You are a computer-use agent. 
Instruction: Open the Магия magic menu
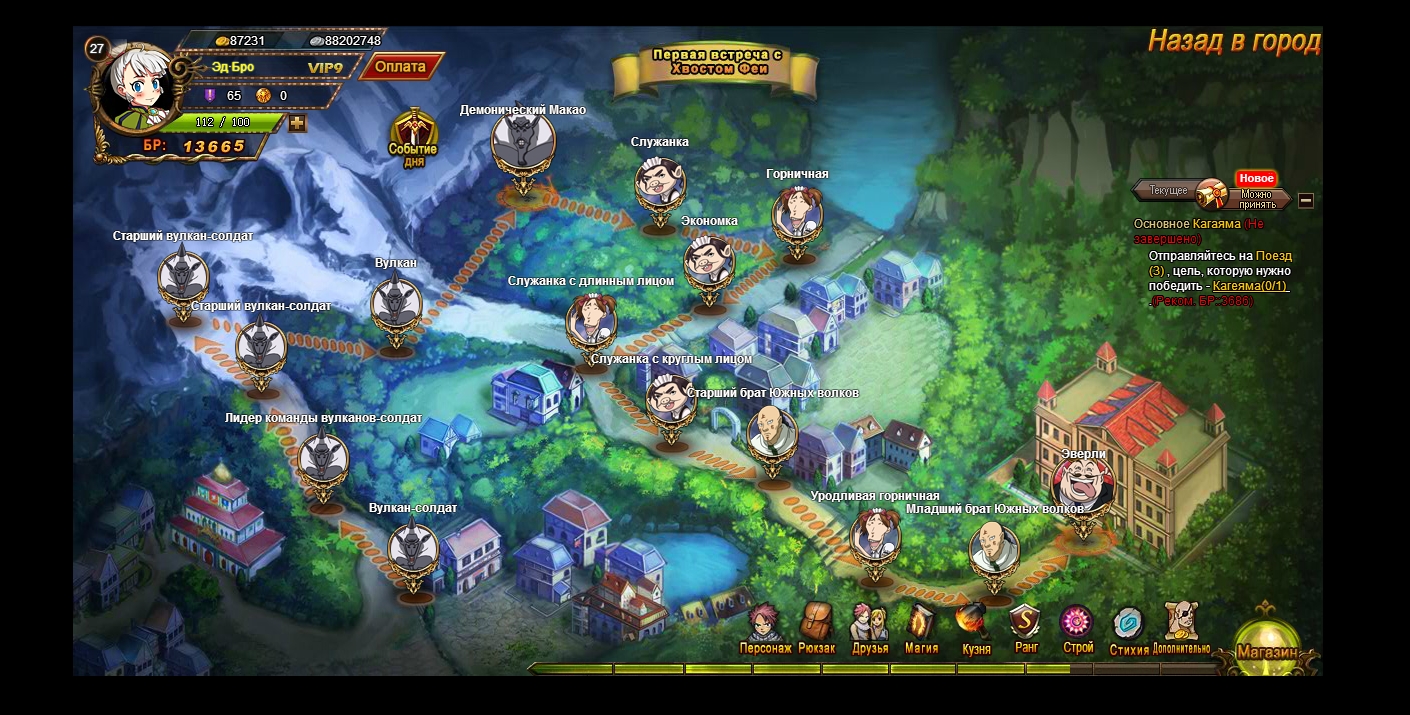pyautogui.click(x=921, y=629)
